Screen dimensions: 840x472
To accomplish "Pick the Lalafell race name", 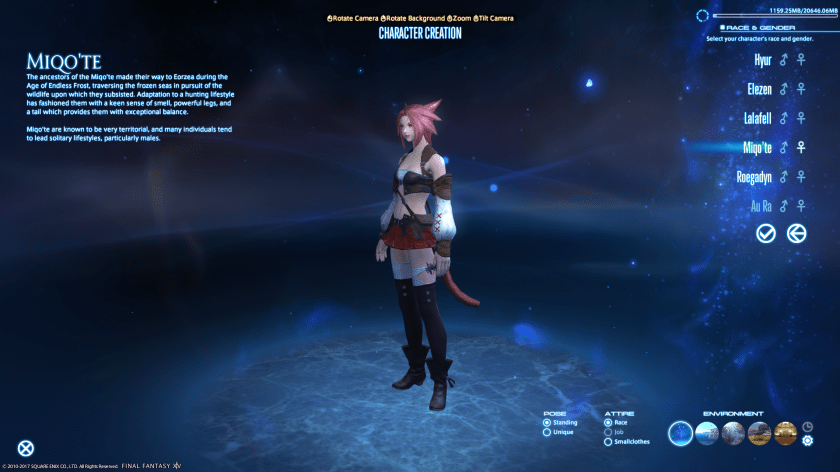I will tap(755, 119).
